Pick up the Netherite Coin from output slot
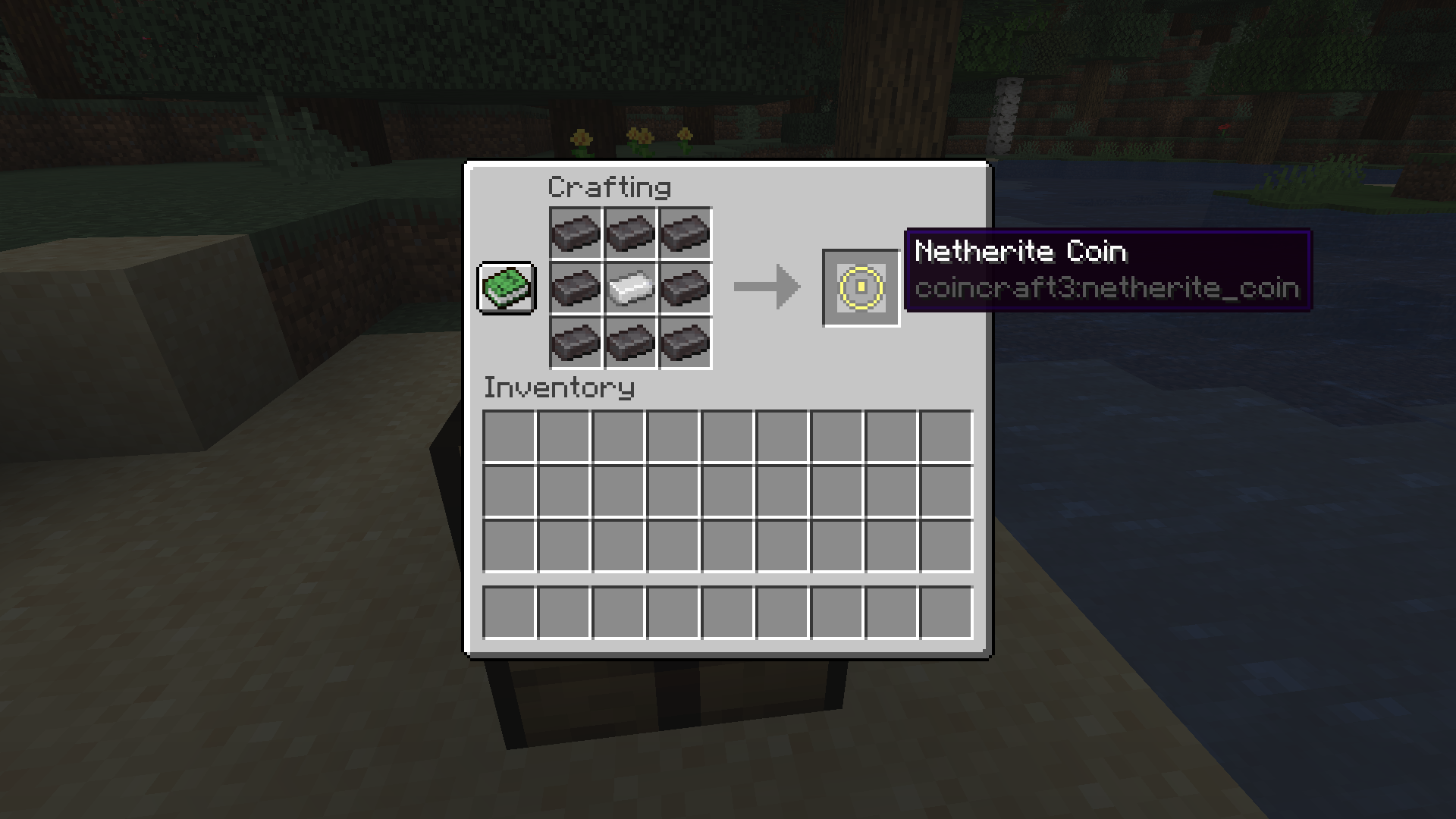Viewport: 1456px width, 819px height. (x=860, y=288)
